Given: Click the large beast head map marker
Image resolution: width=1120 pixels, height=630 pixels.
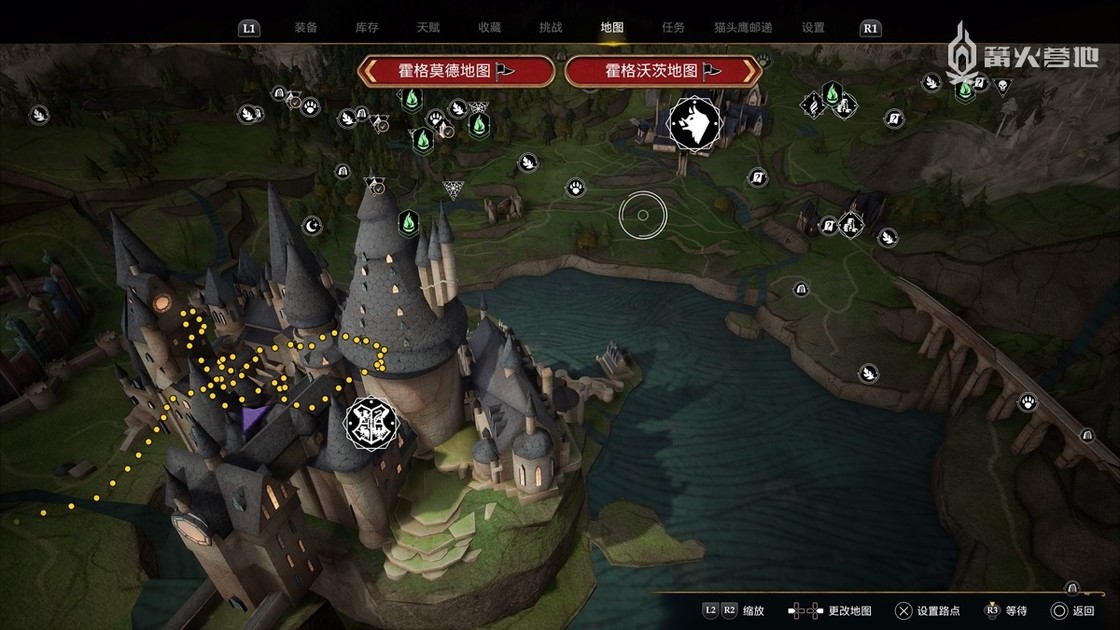Looking at the screenshot, I should 692,123.
